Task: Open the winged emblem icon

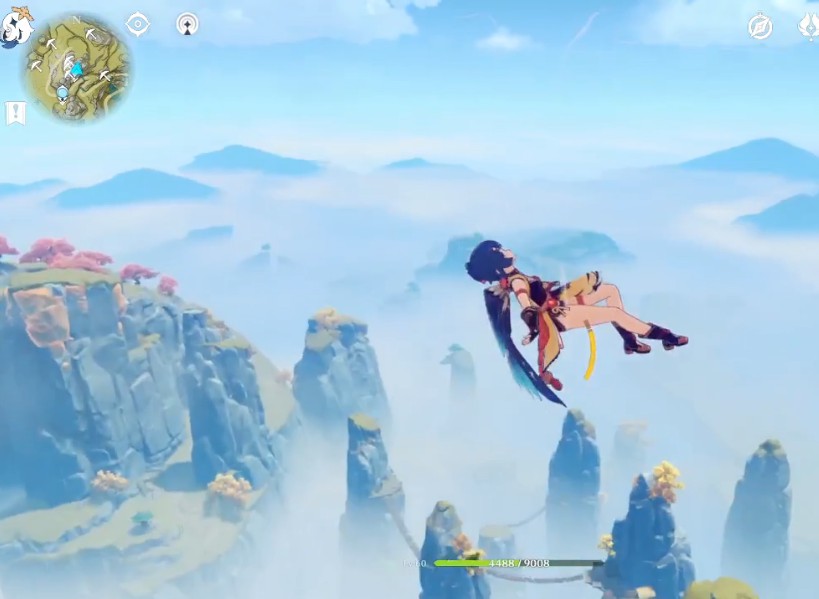Action: tap(808, 26)
